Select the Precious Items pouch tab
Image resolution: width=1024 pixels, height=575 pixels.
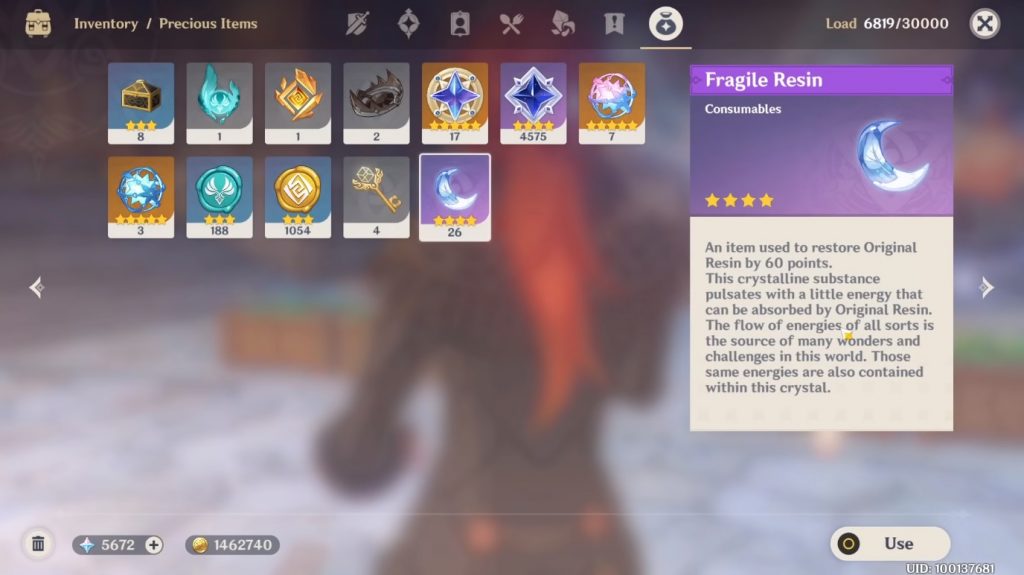[x=665, y=24]
